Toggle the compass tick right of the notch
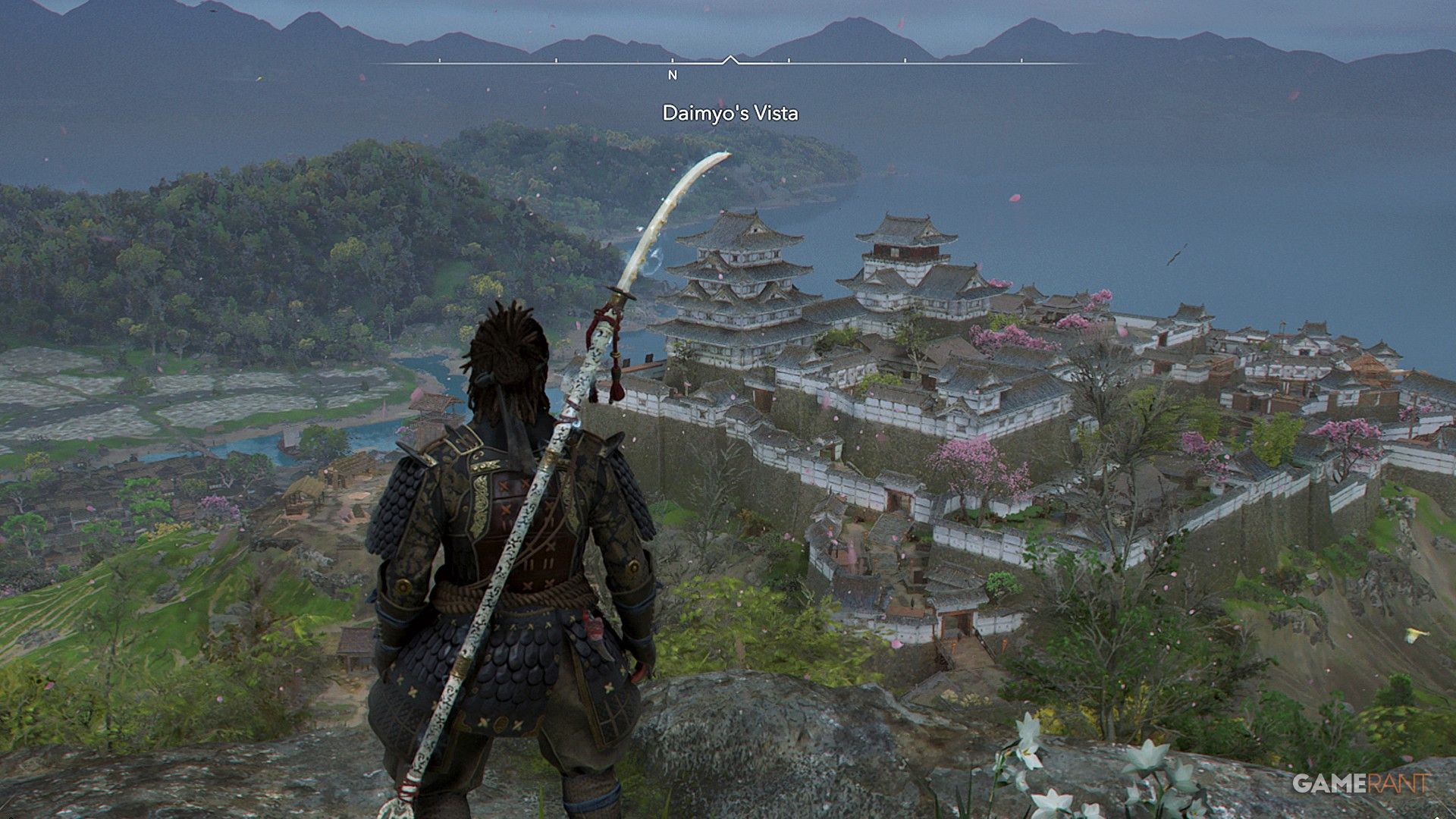The width and height of the screenshot is (1456, 819). pos(789,61)
